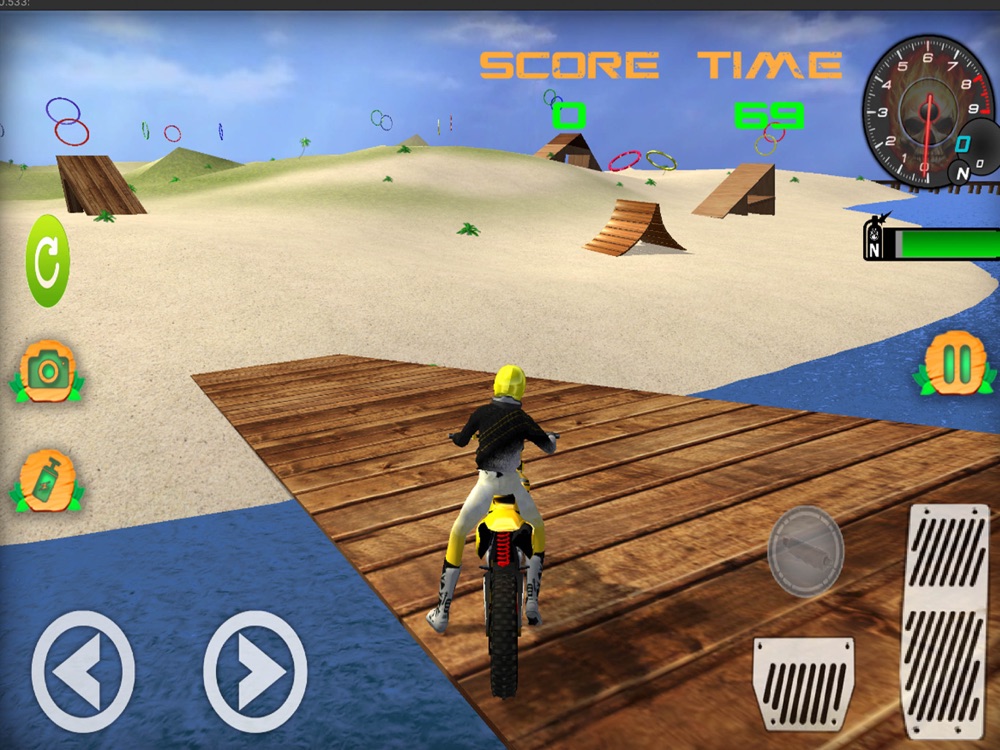Tap the green restart arrow button
The width and height of the screenshot is (1000, 750).
pos(47,260)
